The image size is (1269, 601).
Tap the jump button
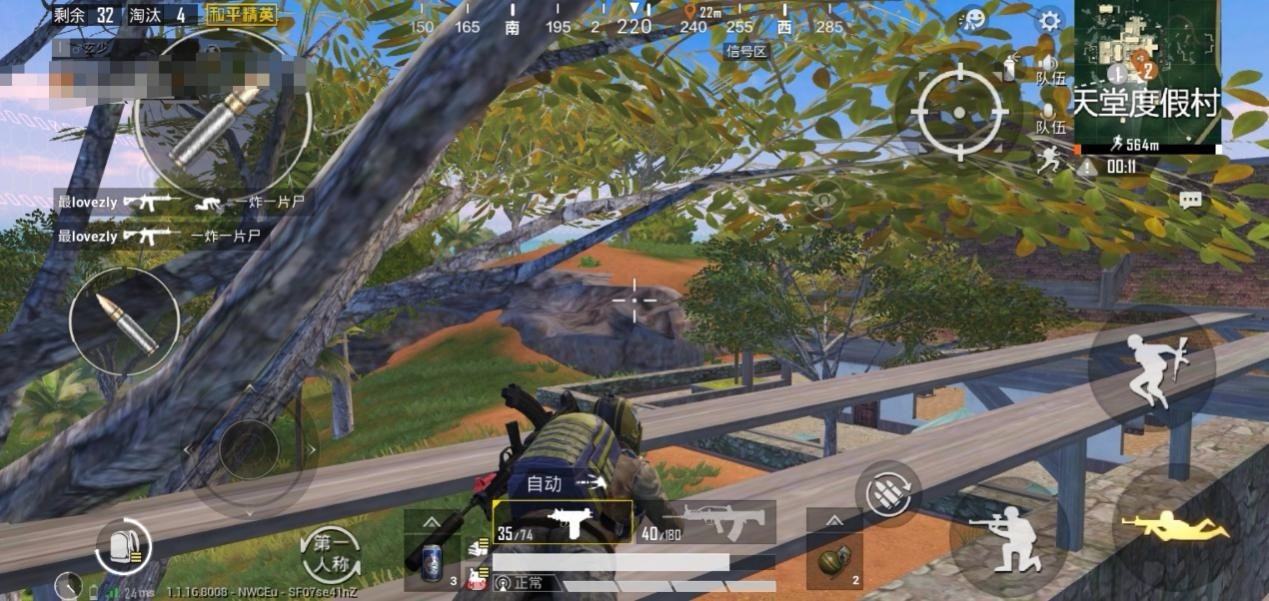[1151, 370]
